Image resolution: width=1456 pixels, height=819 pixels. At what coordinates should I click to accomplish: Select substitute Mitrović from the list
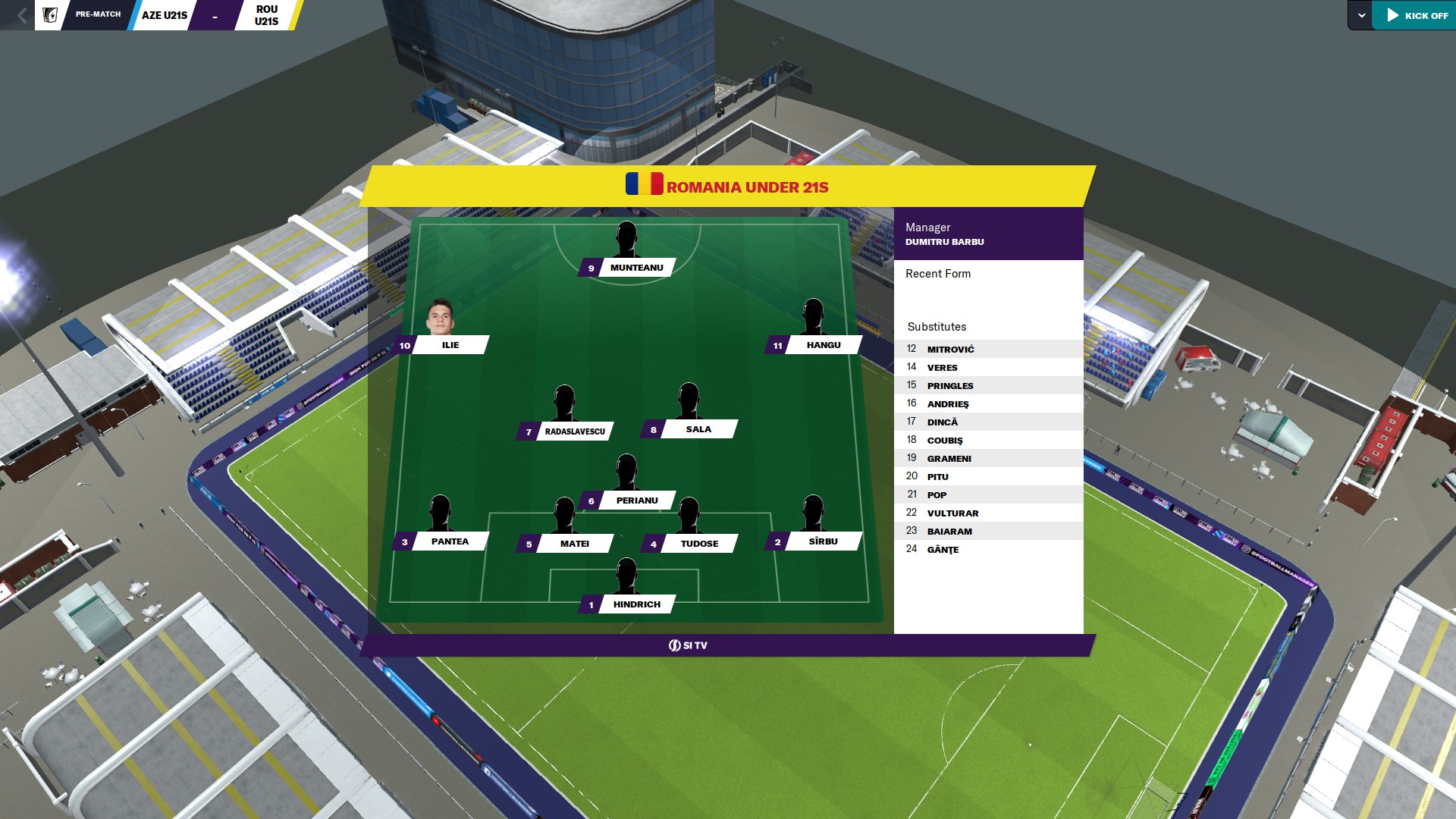point(950,350)
